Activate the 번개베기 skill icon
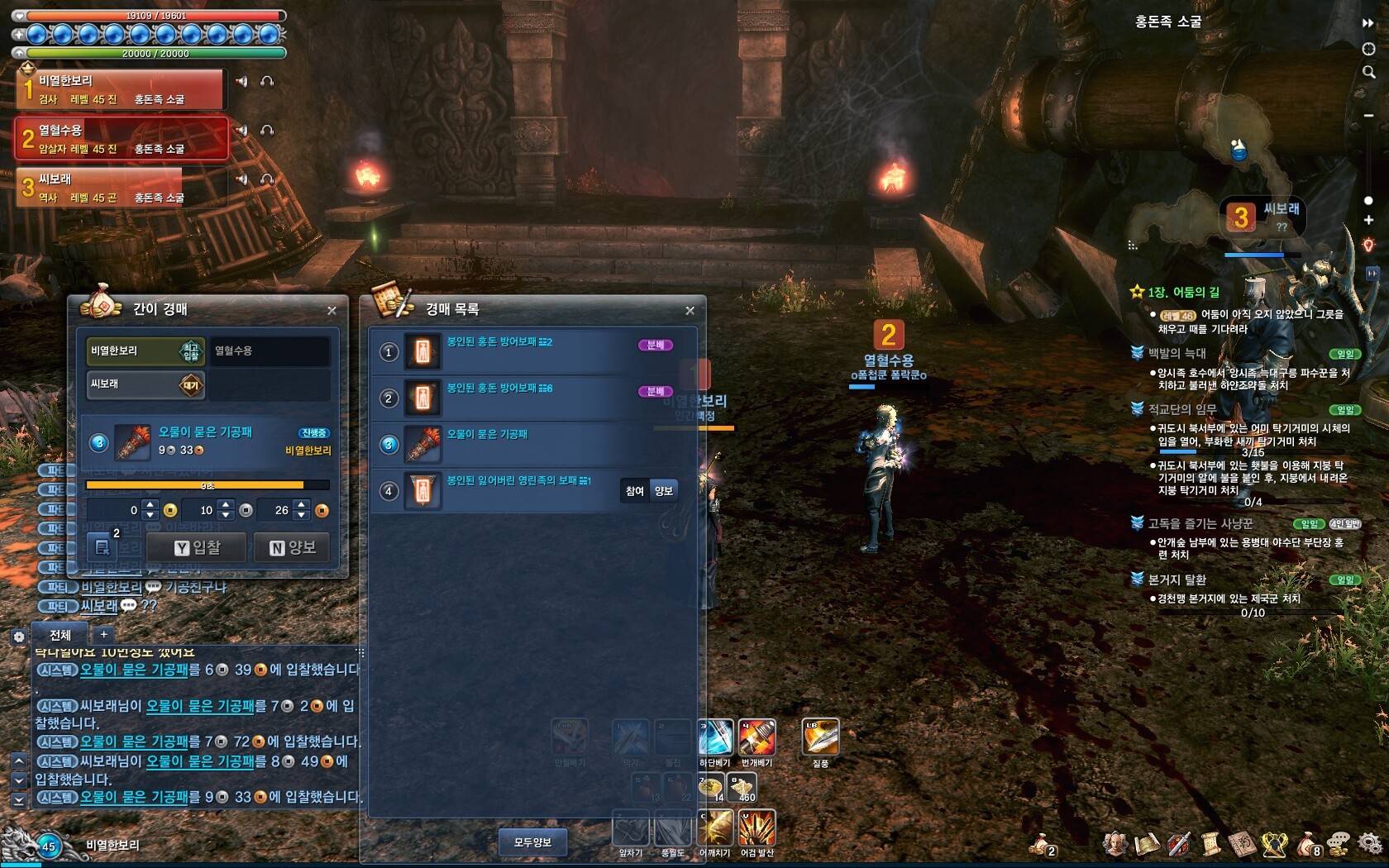 coord(757,737)
